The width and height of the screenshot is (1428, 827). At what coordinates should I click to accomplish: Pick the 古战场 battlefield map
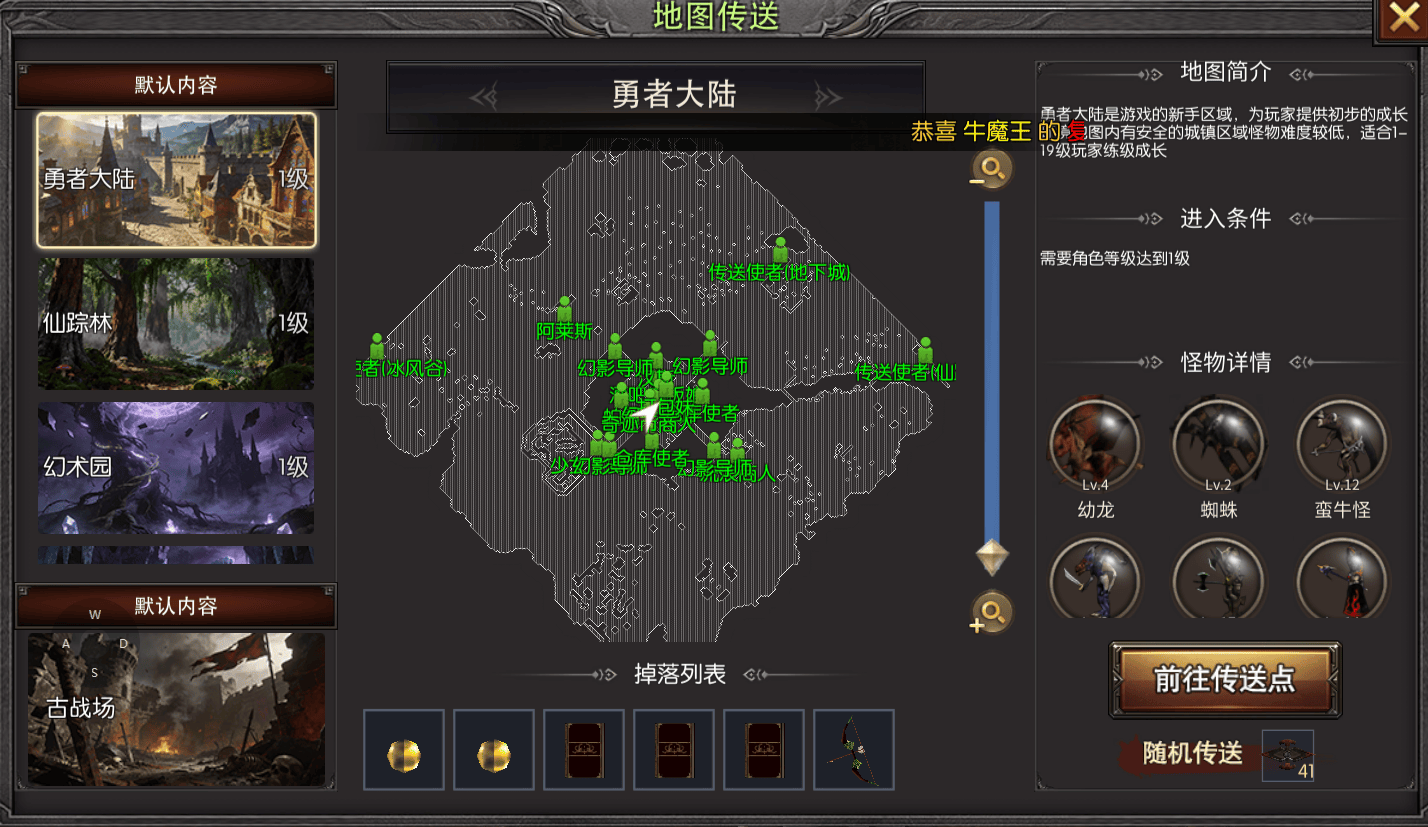click(x=176, y=709)
